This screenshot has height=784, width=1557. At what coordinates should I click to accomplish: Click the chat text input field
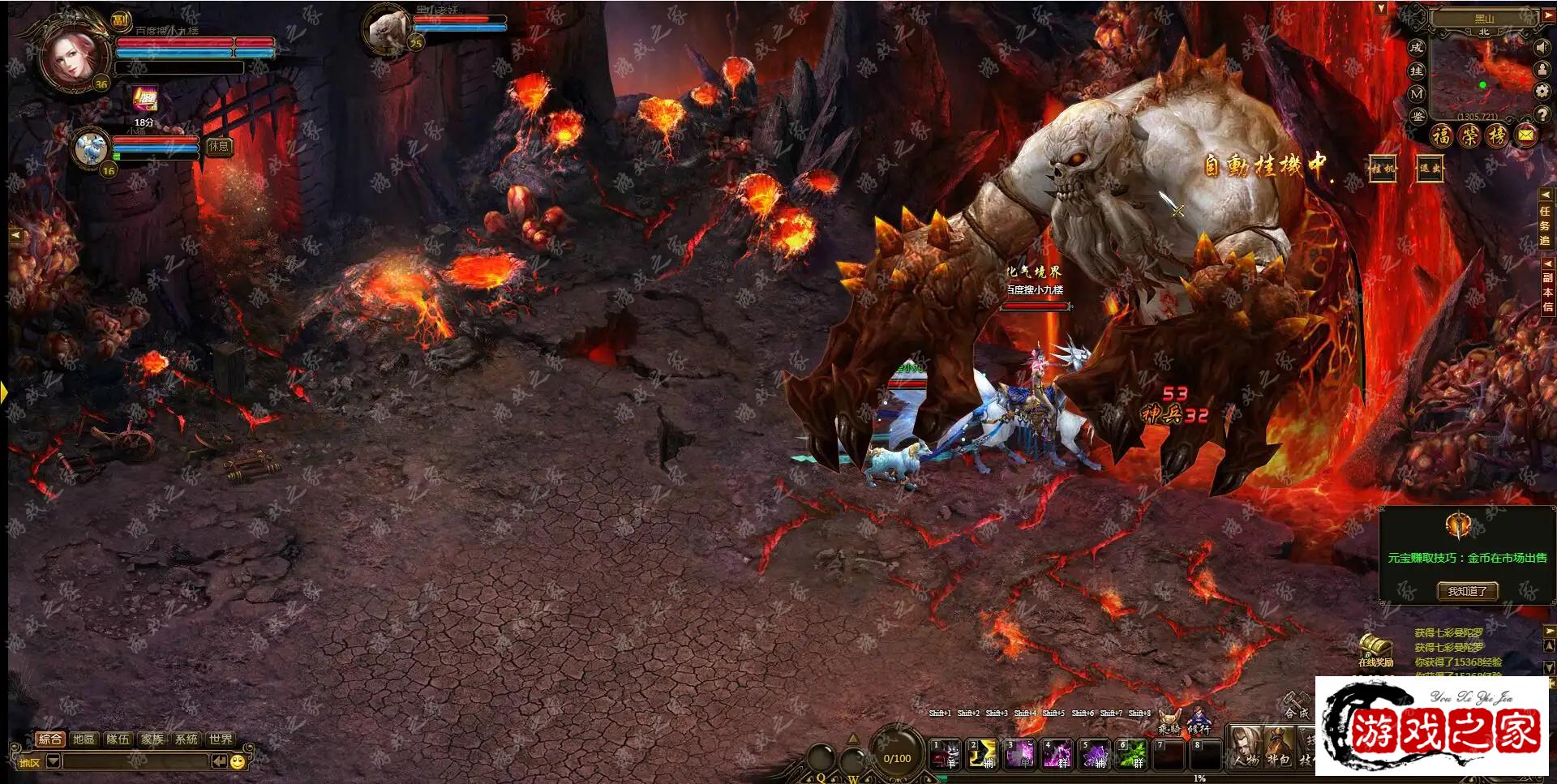pyautogui.click(x=135, y=761)
